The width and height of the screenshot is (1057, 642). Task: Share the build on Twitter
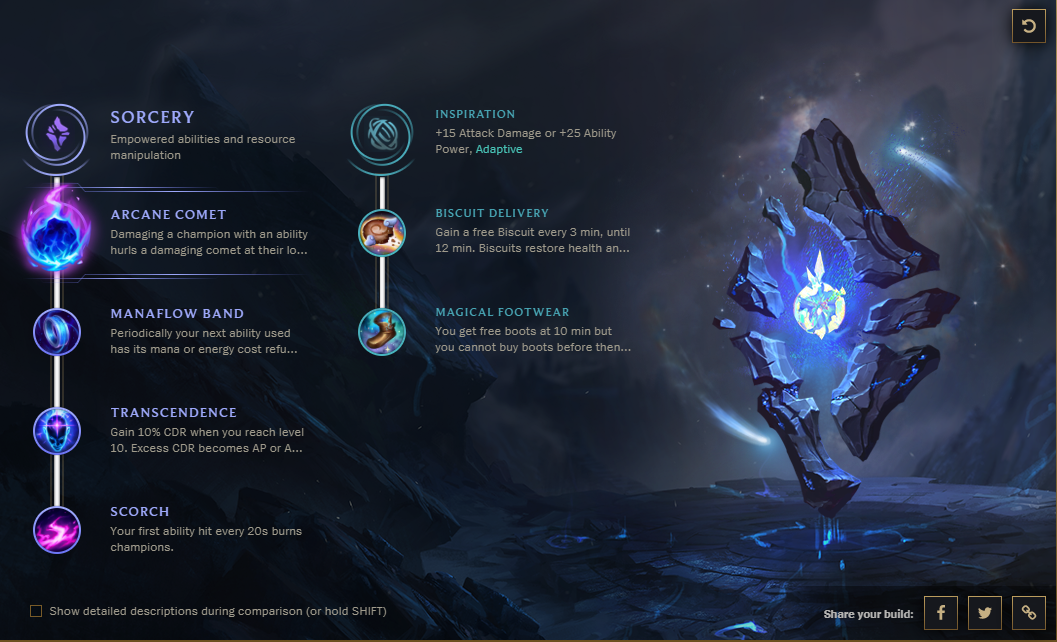pyautogui.click(x=984, y=613)
